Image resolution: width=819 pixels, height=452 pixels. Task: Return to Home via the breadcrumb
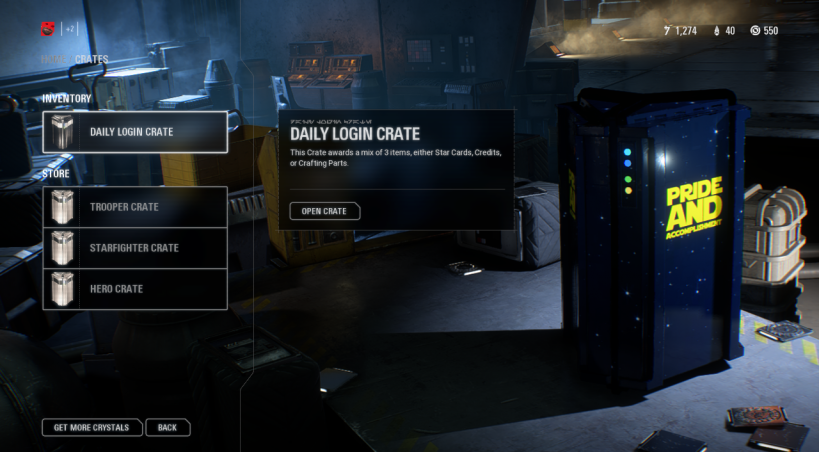click(54, 60)
